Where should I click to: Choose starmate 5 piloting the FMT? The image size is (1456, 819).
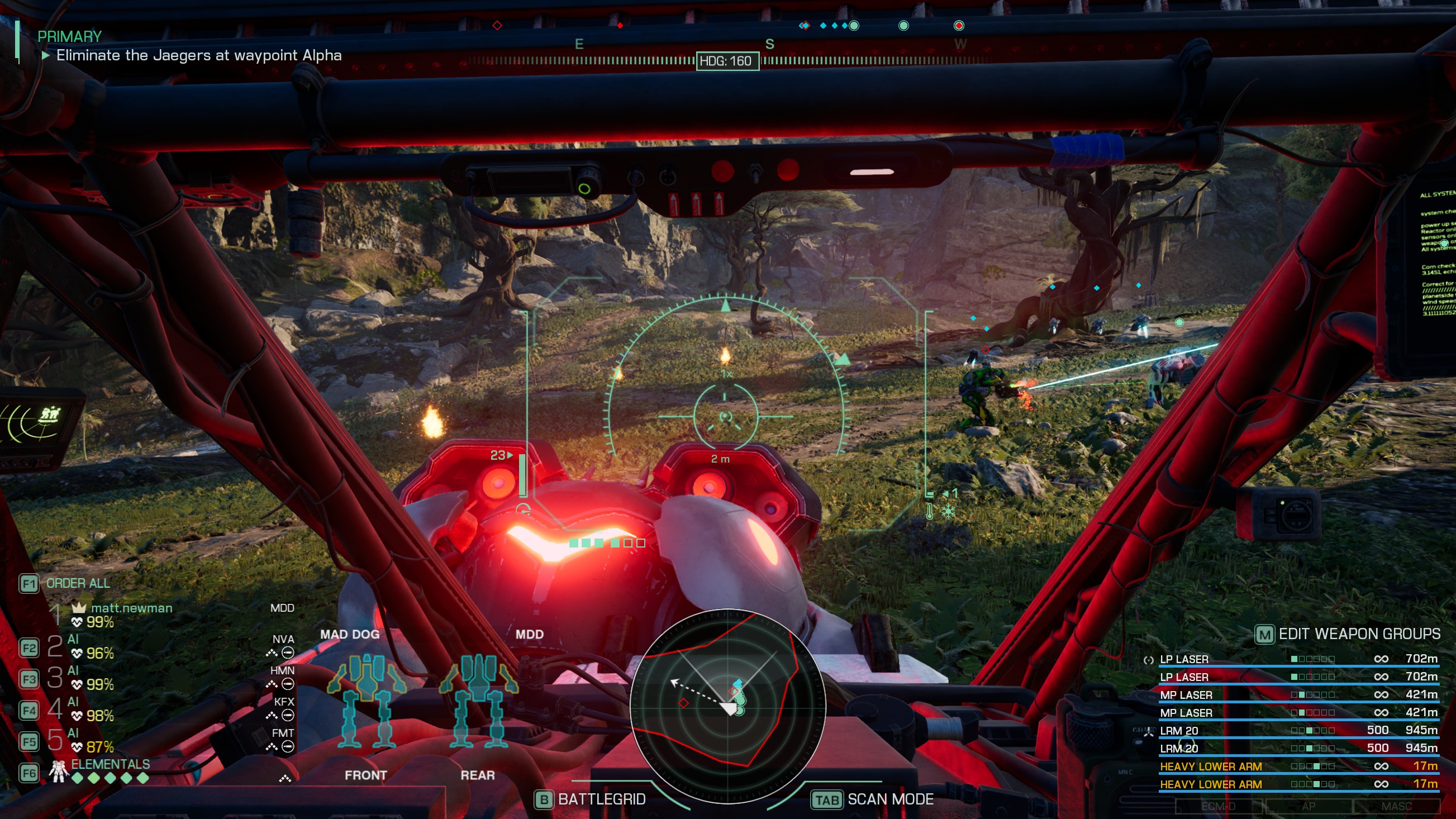click(91, 740)
